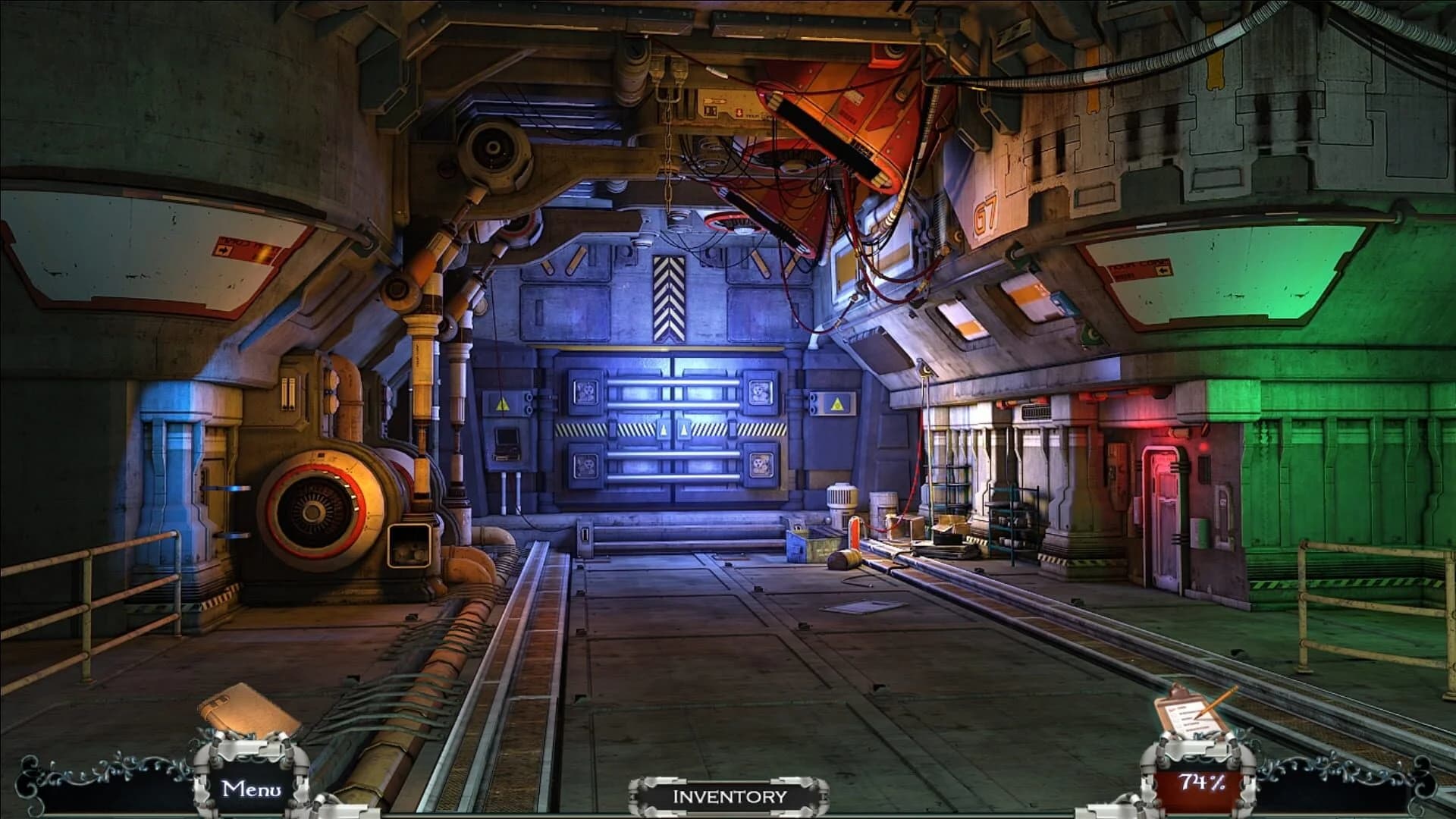Open the Menu
This screenshot has height=819, width=1456.
[250, 789]
